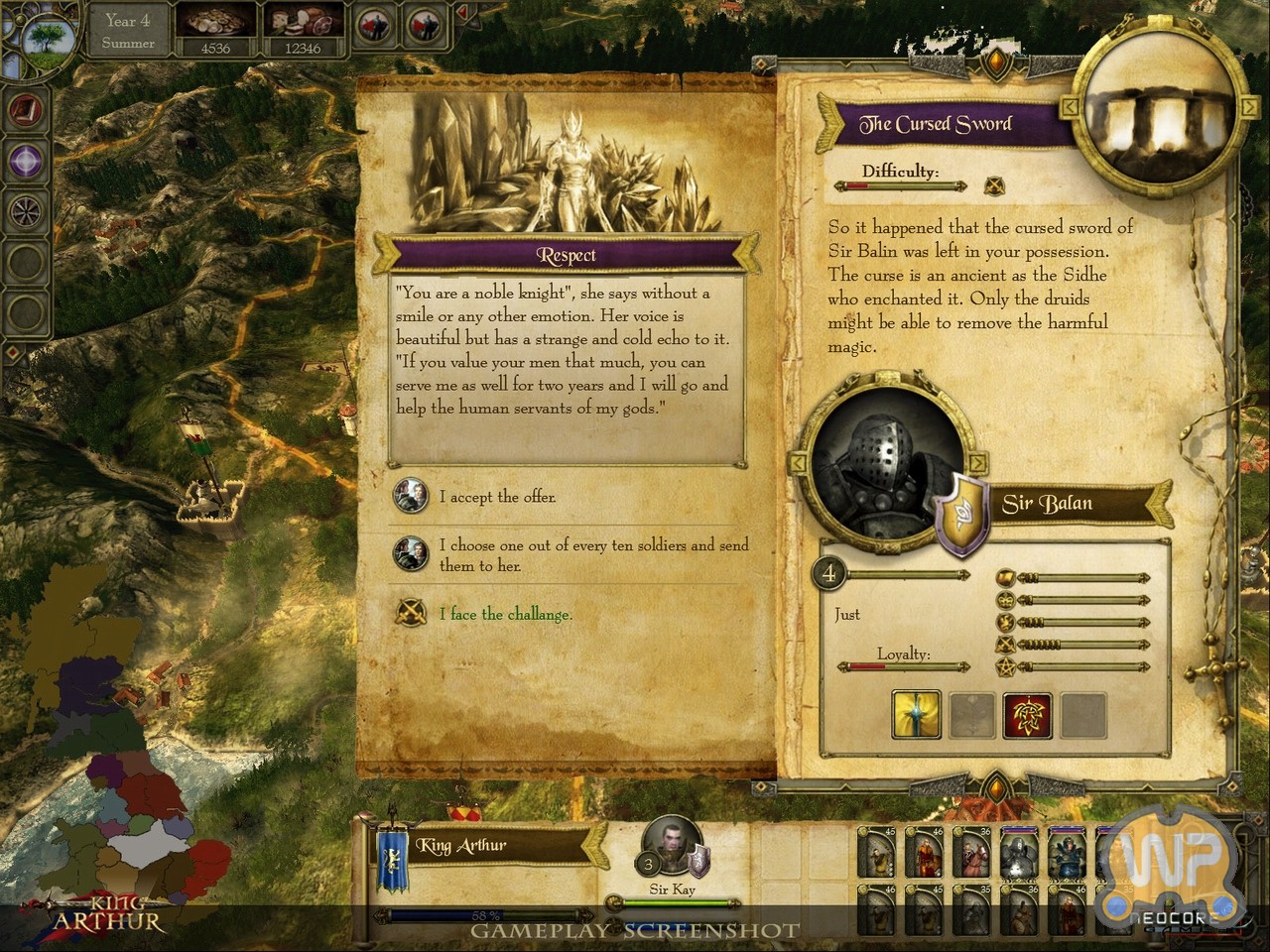Go to next quest image with right arrow

point(1246,105)
